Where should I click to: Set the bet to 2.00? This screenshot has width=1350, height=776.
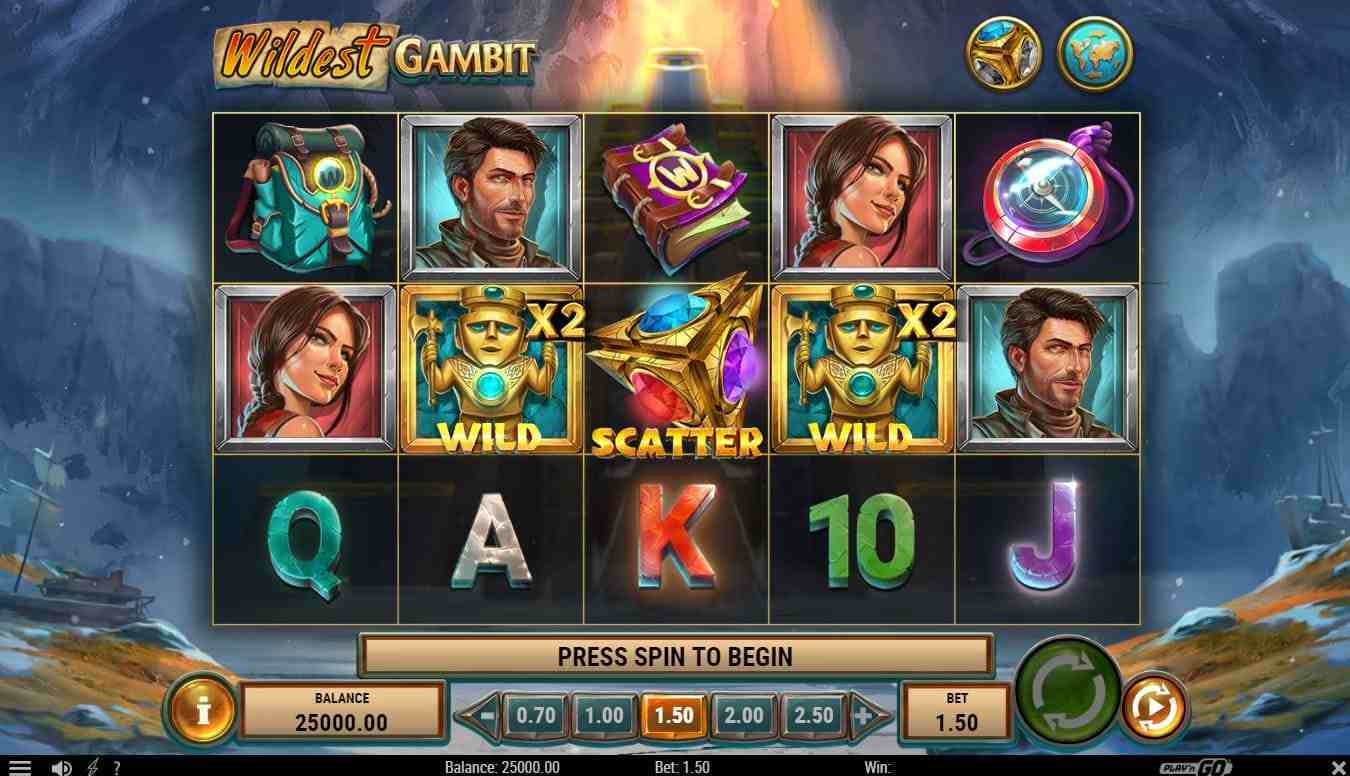[x=743, y=715]
